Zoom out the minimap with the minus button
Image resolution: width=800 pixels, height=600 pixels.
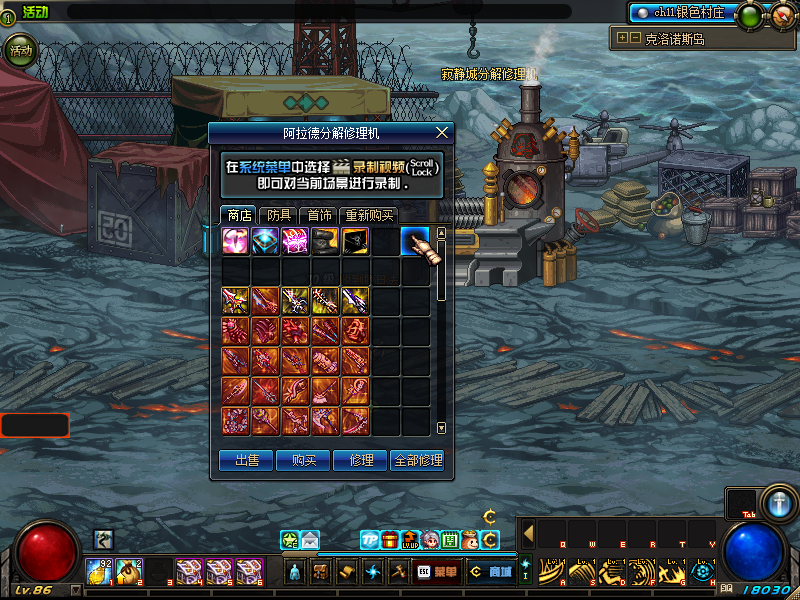(634, 38)
